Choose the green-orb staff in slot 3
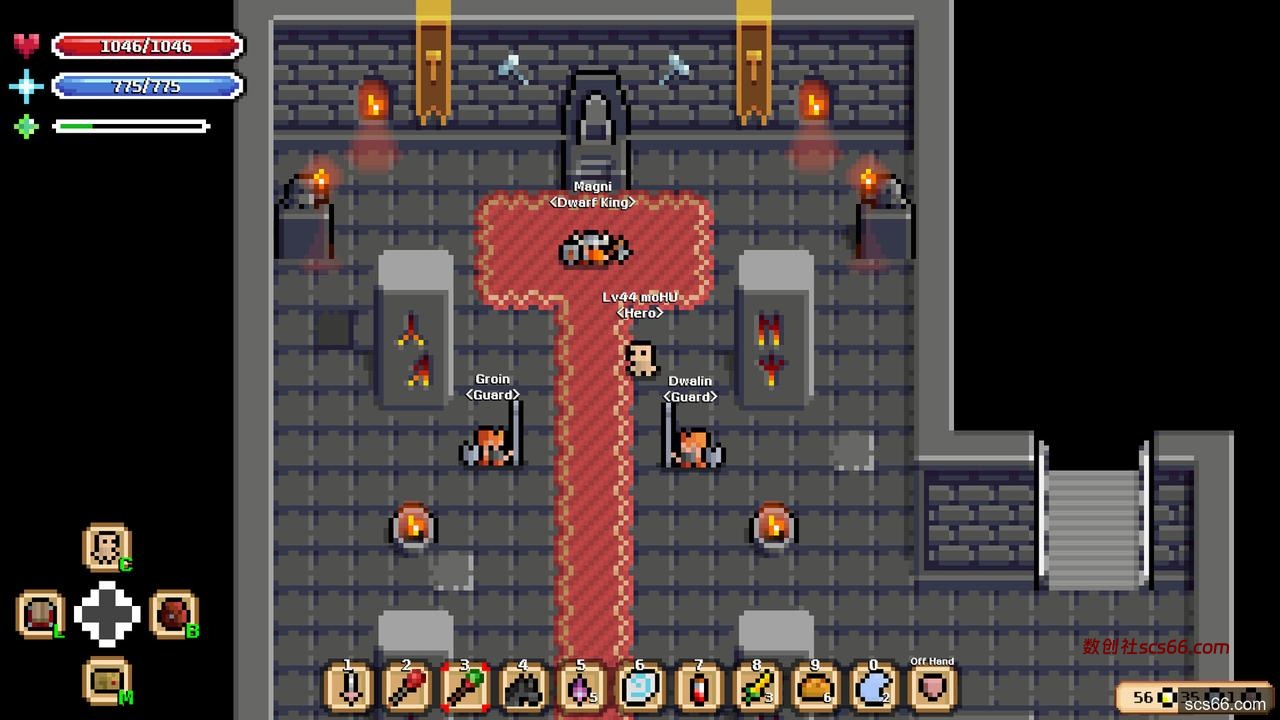The height and width of the screenshot is (720, 1280). [x=465, y=689]
